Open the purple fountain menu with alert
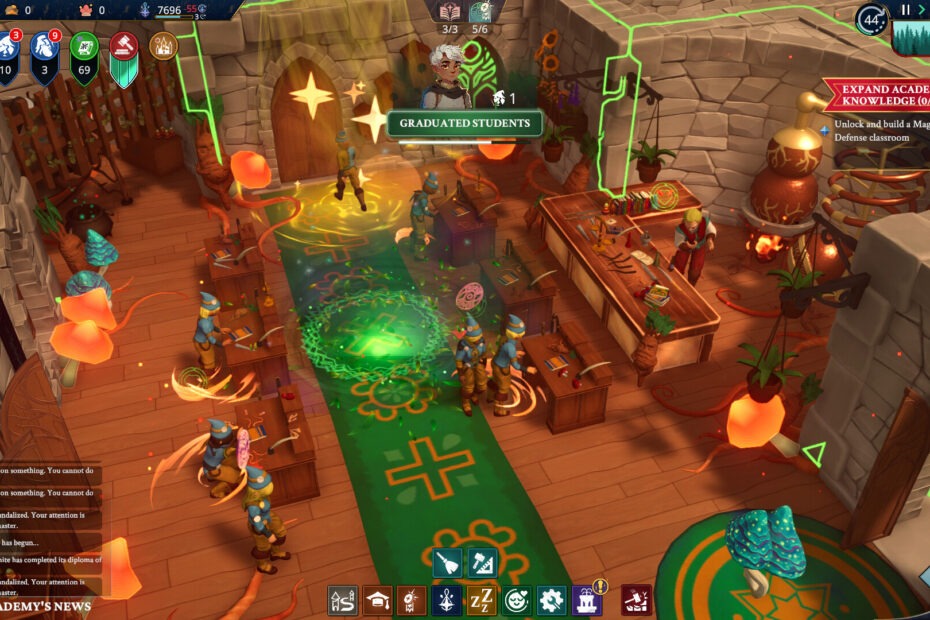Image resolution: width=930 pixels, height=620 pixels. 587,600
